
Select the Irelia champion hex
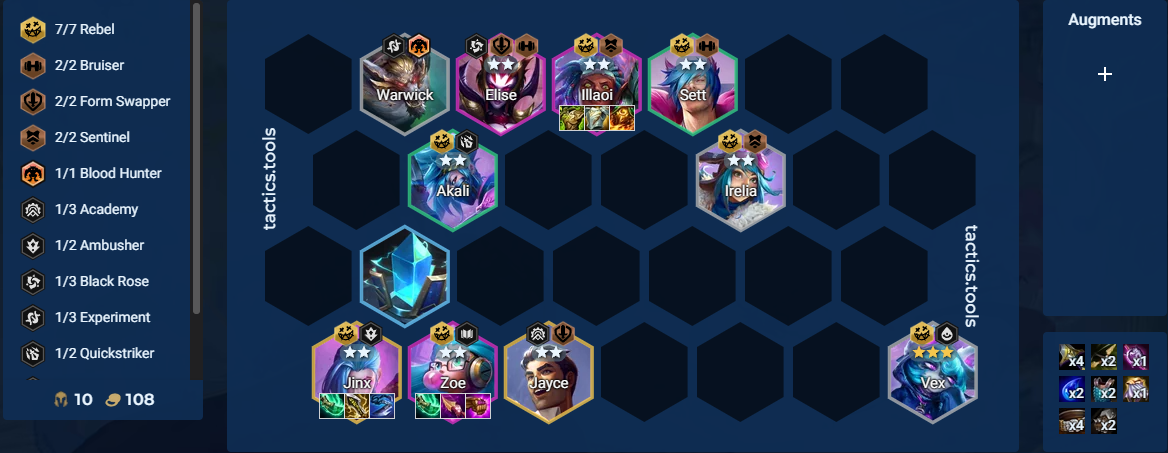click(x=740, y=186)
